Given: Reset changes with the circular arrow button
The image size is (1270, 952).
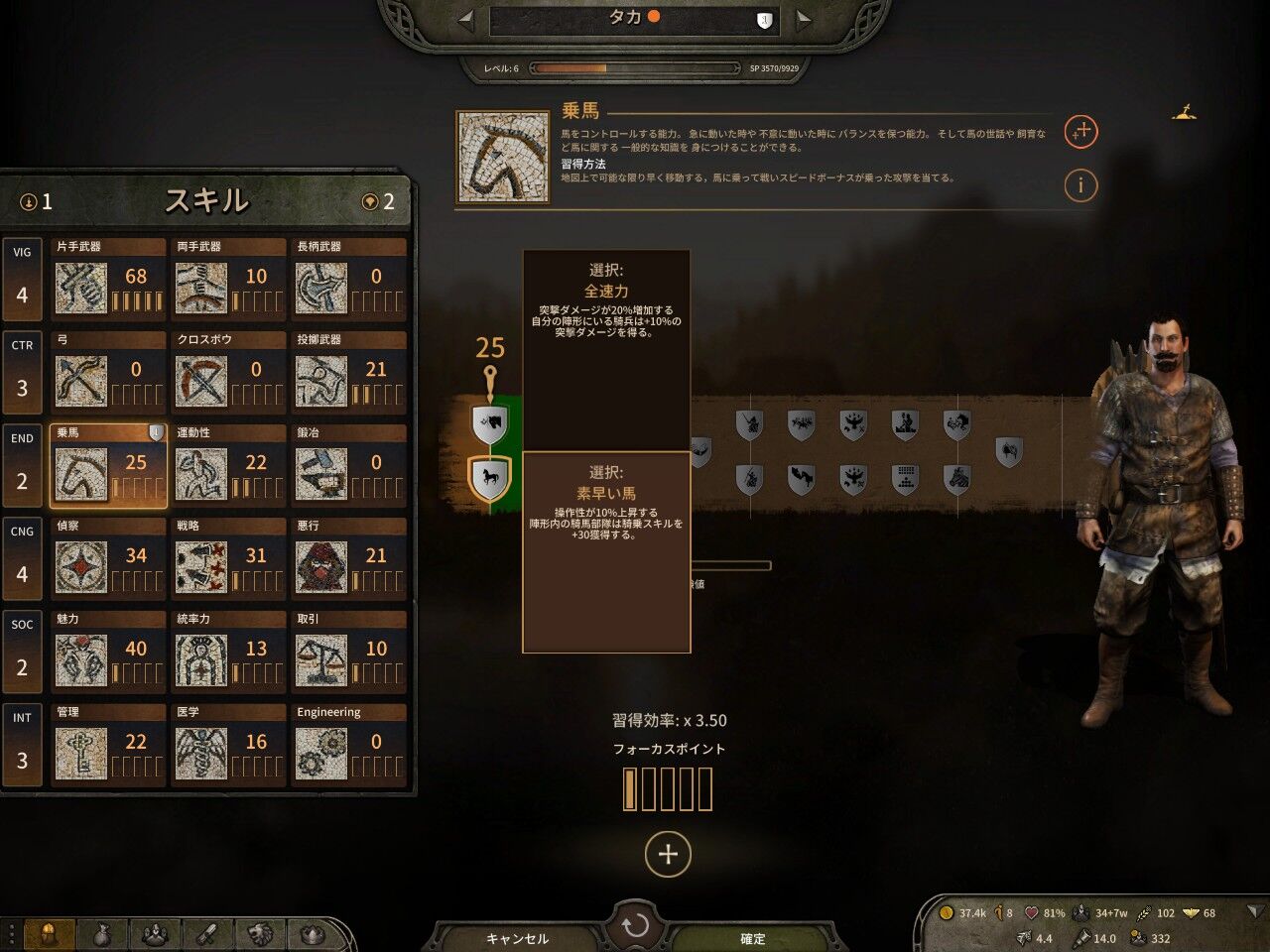Looking at the screenshot, I should tap(635, 926).
